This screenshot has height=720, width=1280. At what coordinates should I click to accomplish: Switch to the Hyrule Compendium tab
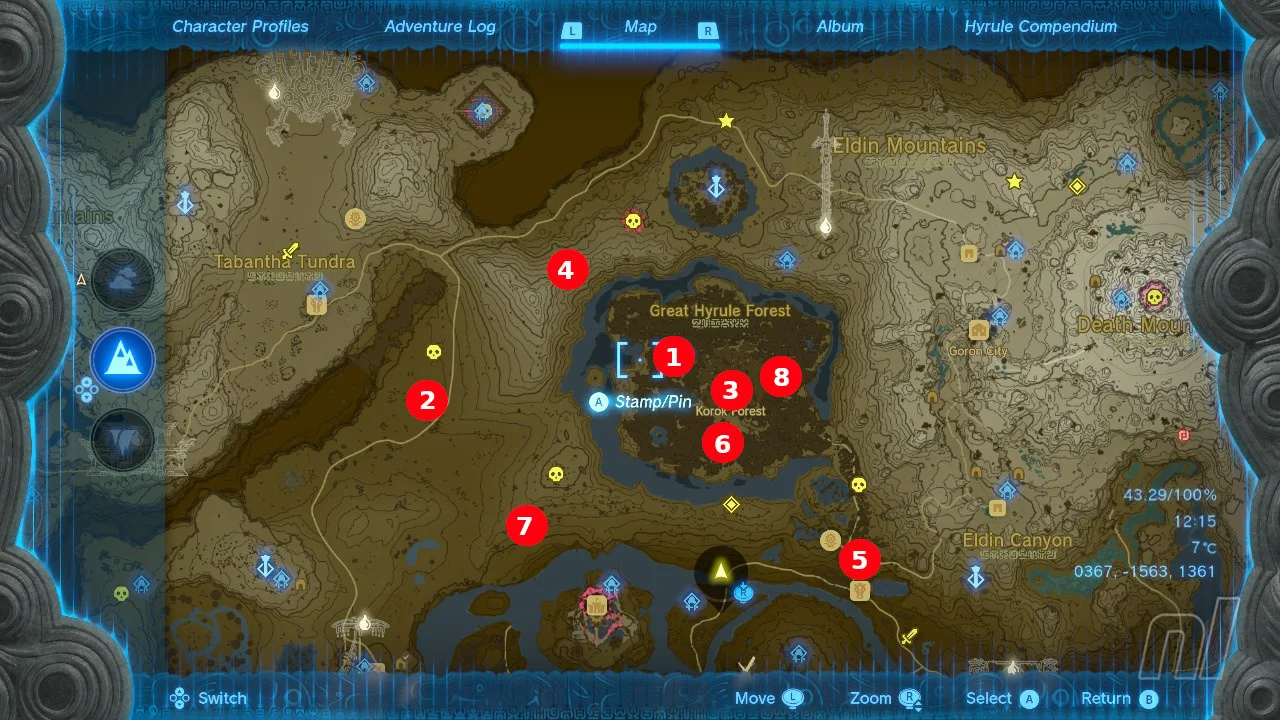tap(1040, 26)
